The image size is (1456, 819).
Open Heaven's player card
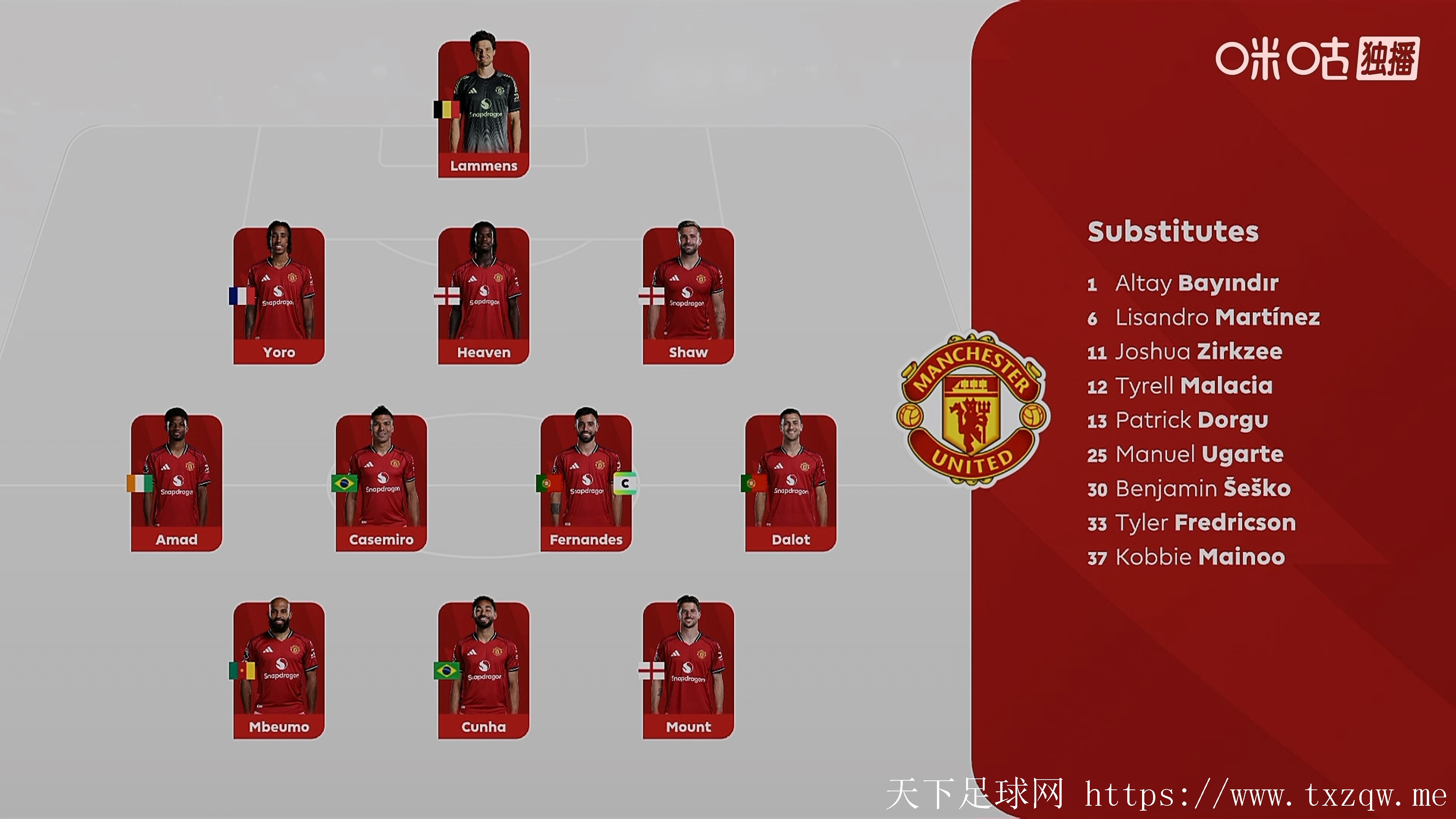pyautogui.click(x=483, y=296)
